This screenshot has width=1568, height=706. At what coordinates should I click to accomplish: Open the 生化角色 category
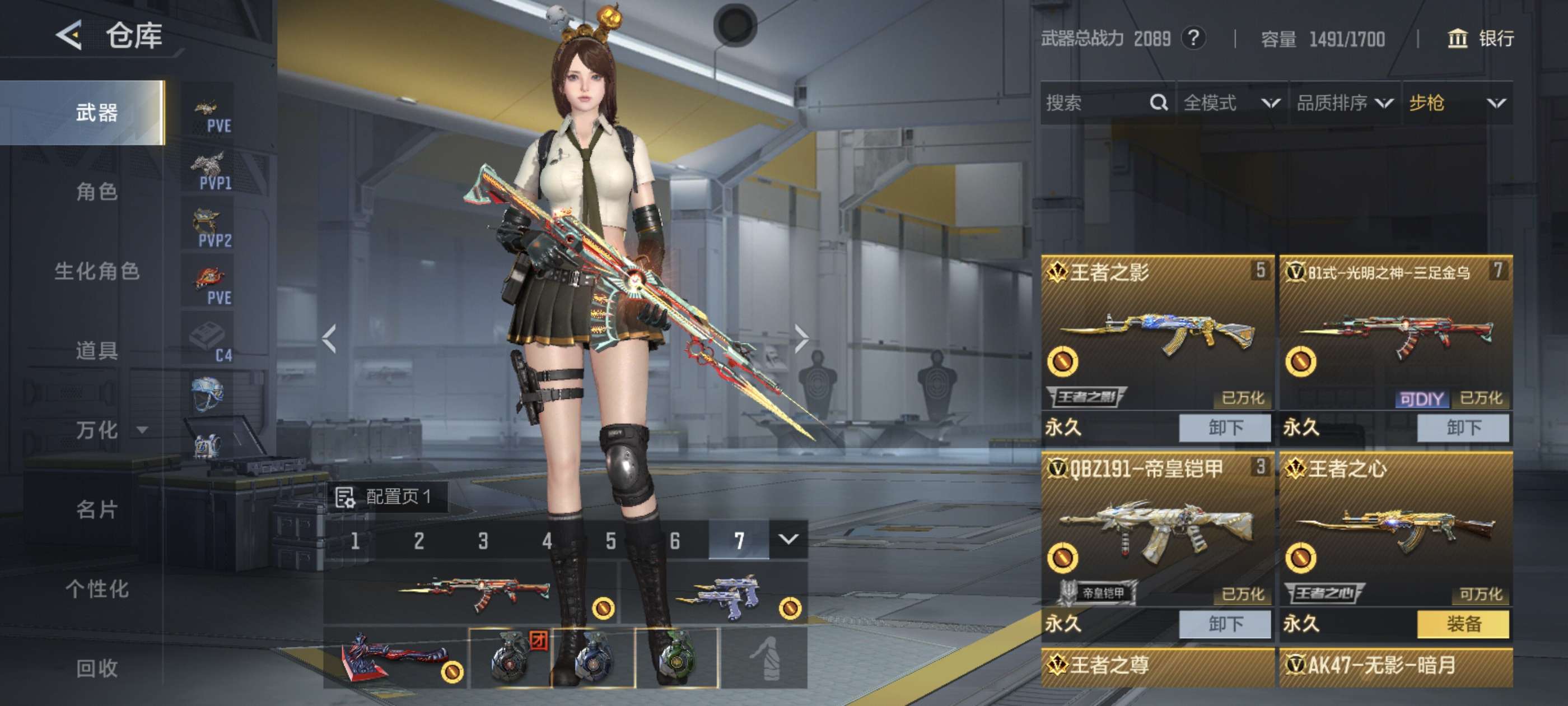[96, 271]
